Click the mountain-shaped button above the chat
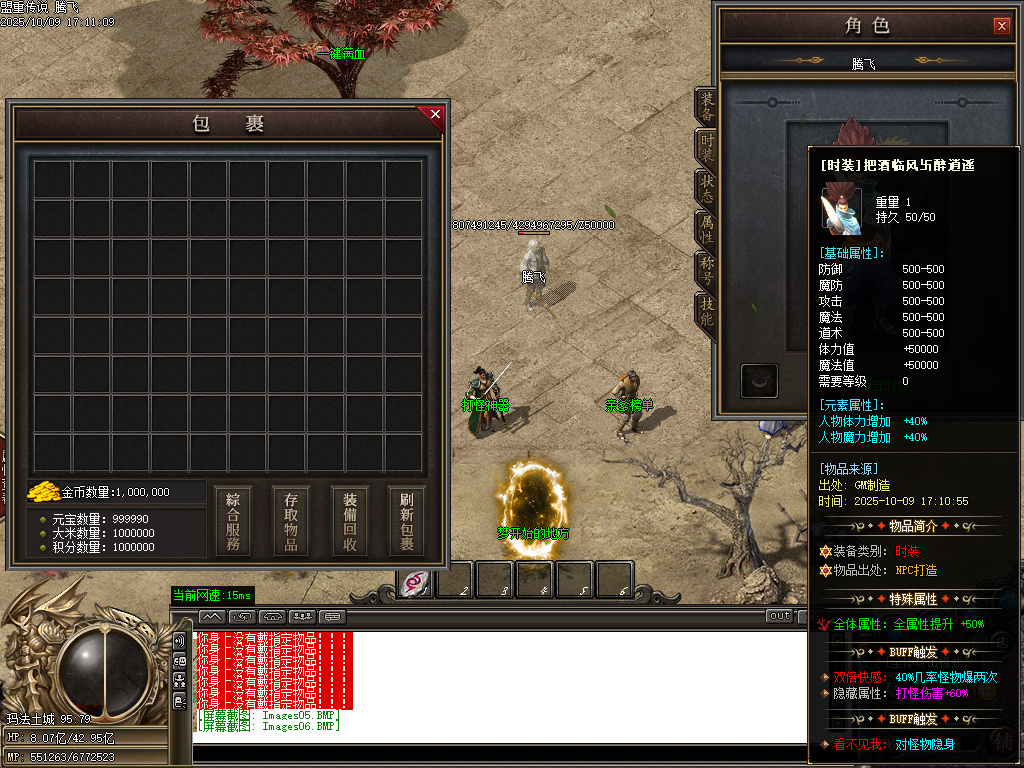The image size is (1024, 768). 212,616
